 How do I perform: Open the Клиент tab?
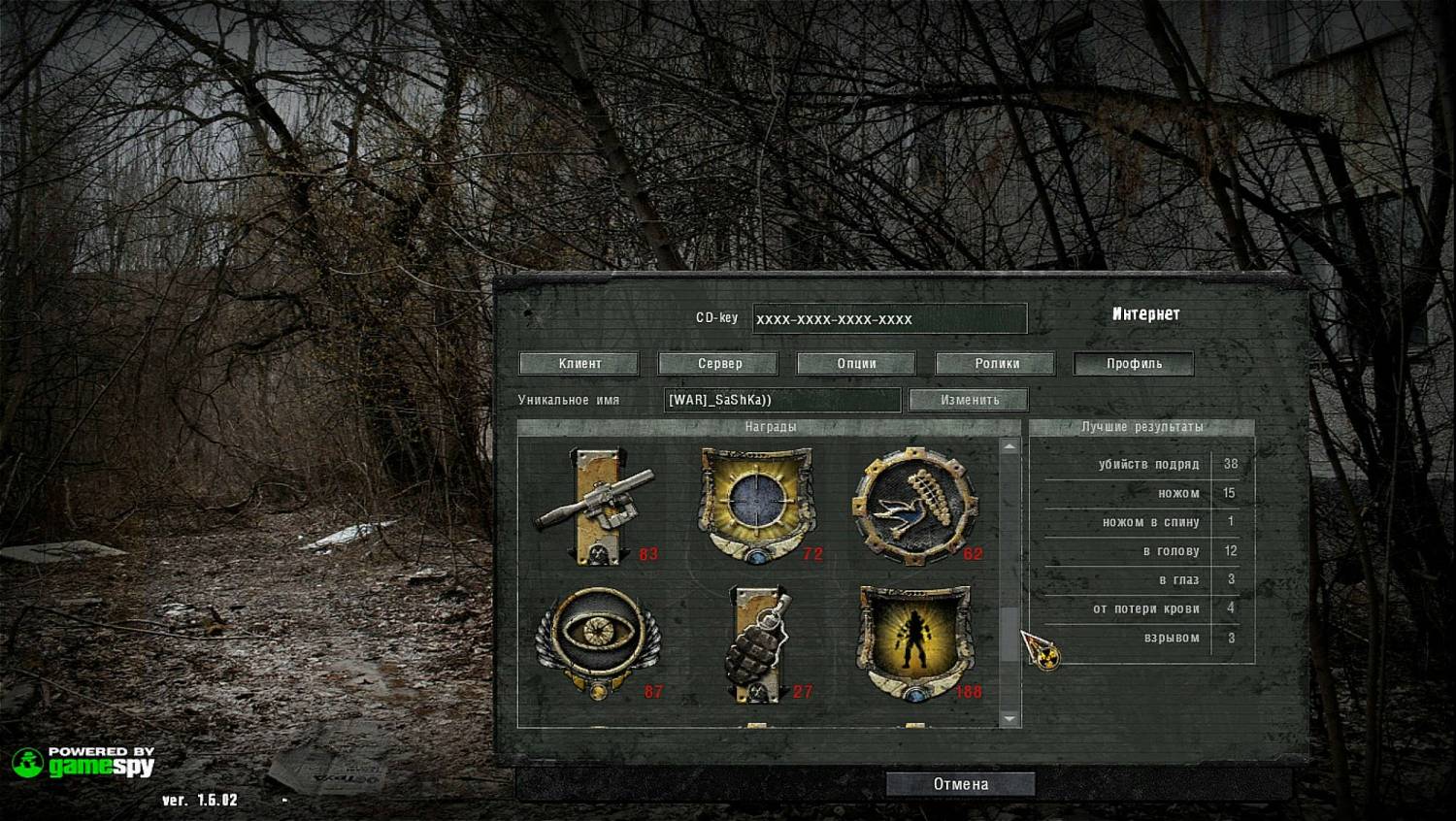click(579, 364)
